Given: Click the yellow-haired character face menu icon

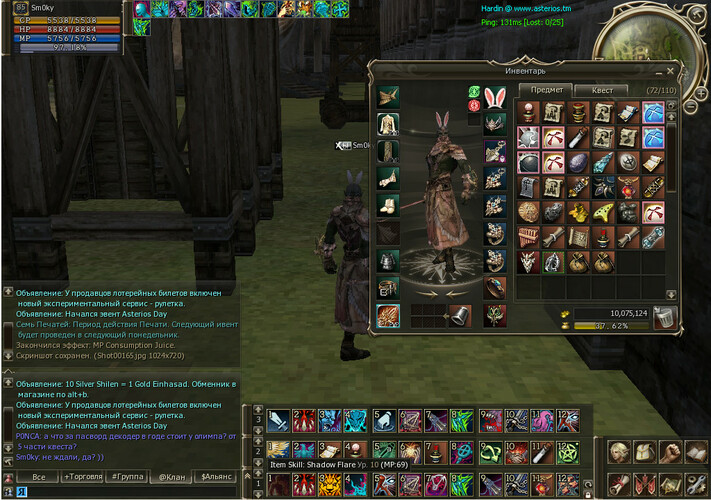Looking at the screenshot, I should click(x=620, y=453).
